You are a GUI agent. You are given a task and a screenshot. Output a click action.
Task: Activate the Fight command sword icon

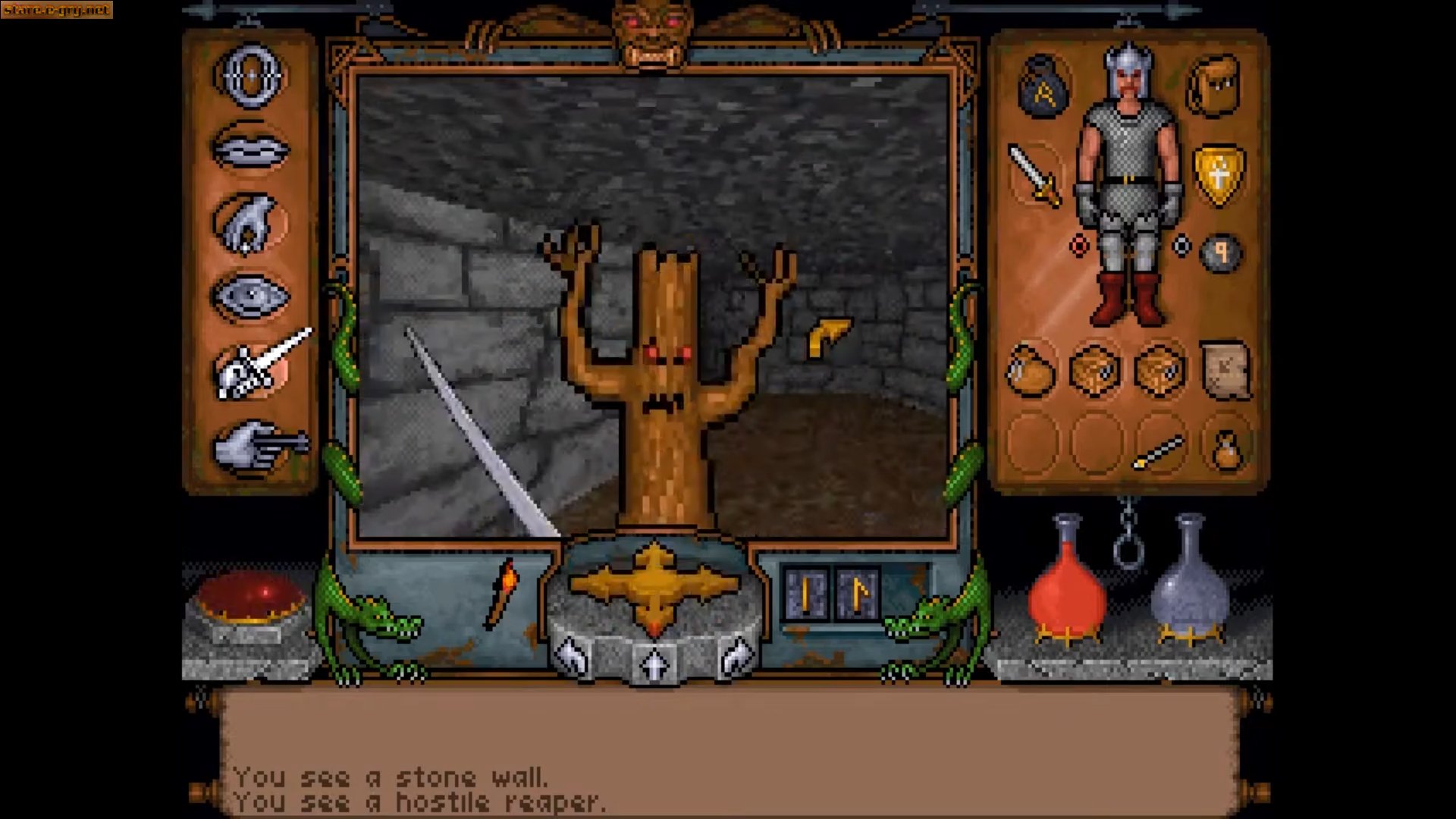(258, 368)
